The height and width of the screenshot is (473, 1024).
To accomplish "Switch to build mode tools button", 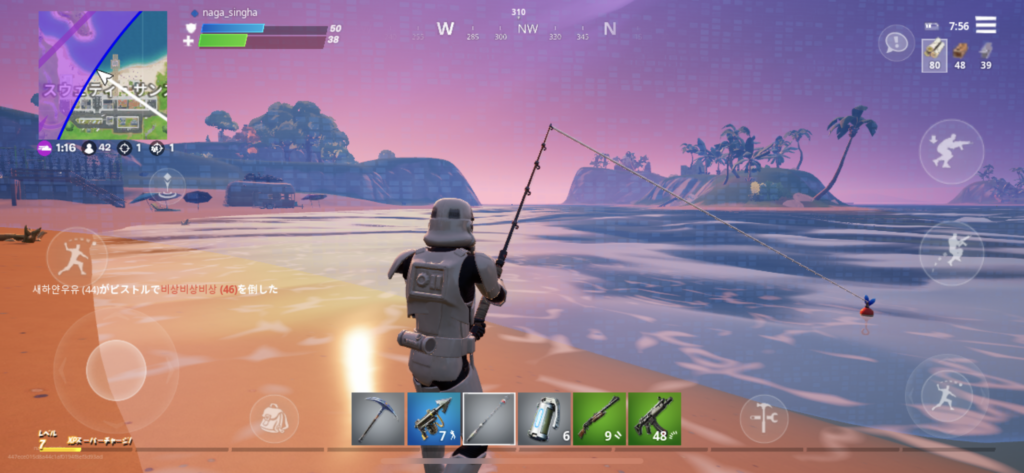I will [x=764, y=418].
